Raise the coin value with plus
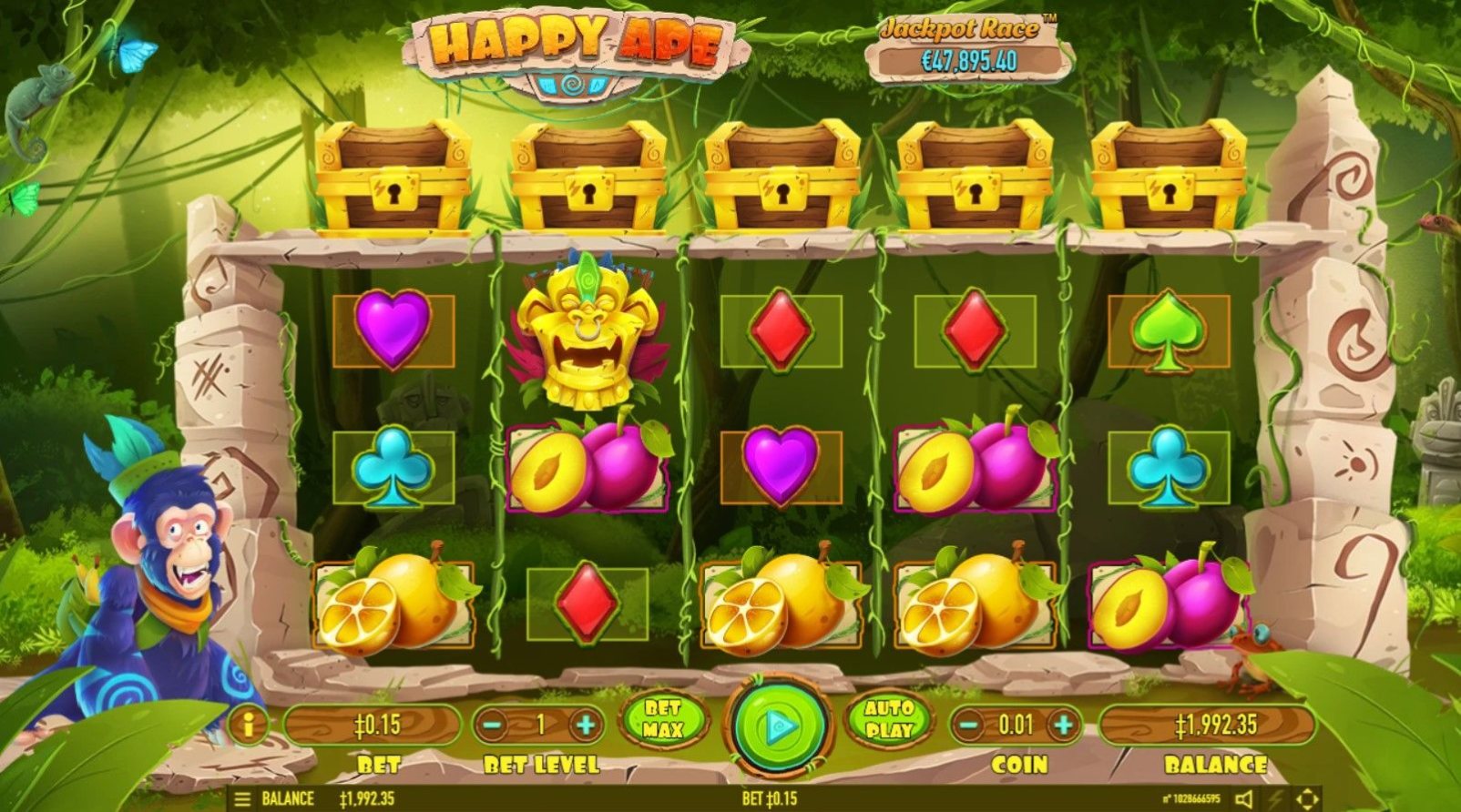Screen dimensions: 1461x812 tap(1062, 726)
